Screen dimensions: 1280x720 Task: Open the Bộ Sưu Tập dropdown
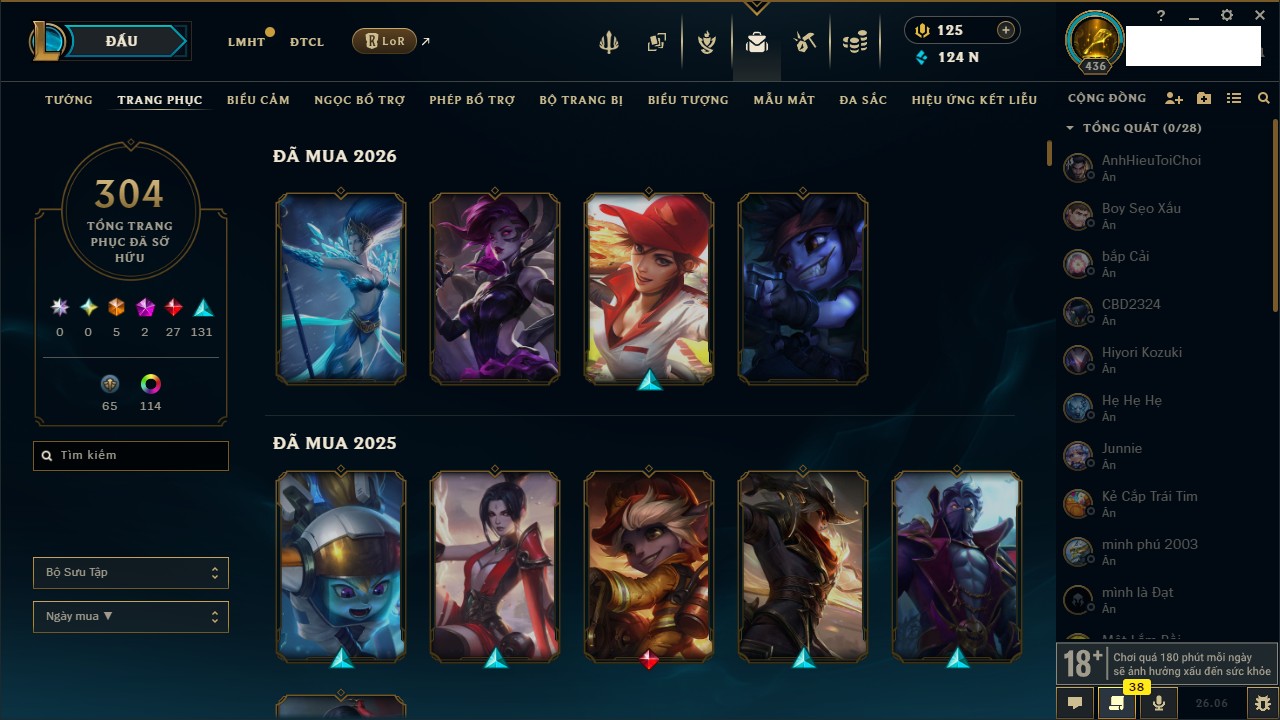(x=131, y=573)
